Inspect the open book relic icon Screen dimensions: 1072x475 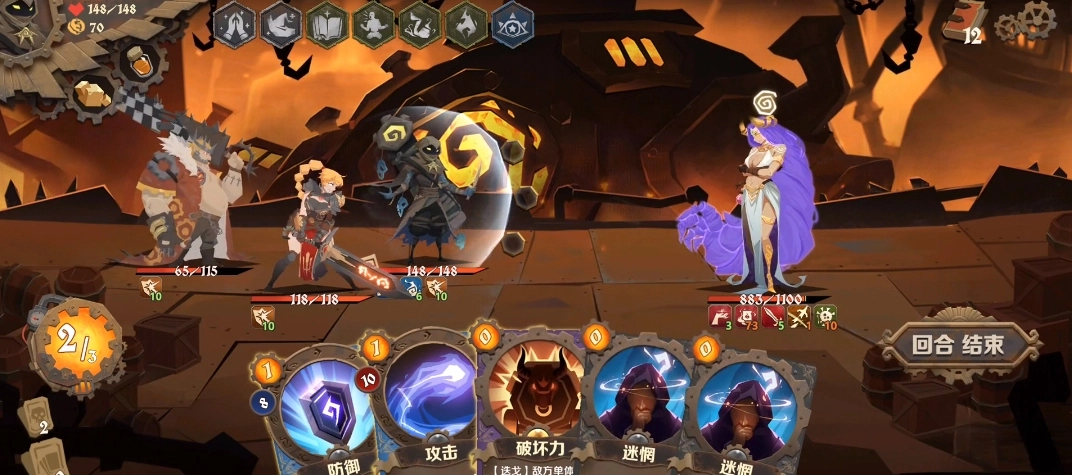(x=328, y=24)
